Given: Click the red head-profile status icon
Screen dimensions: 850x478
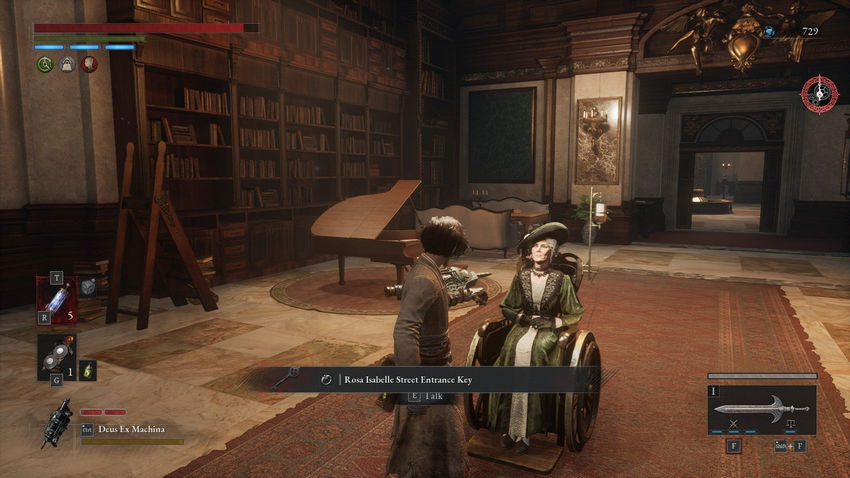Looking at the screenshot, I should tap(89, 64).
